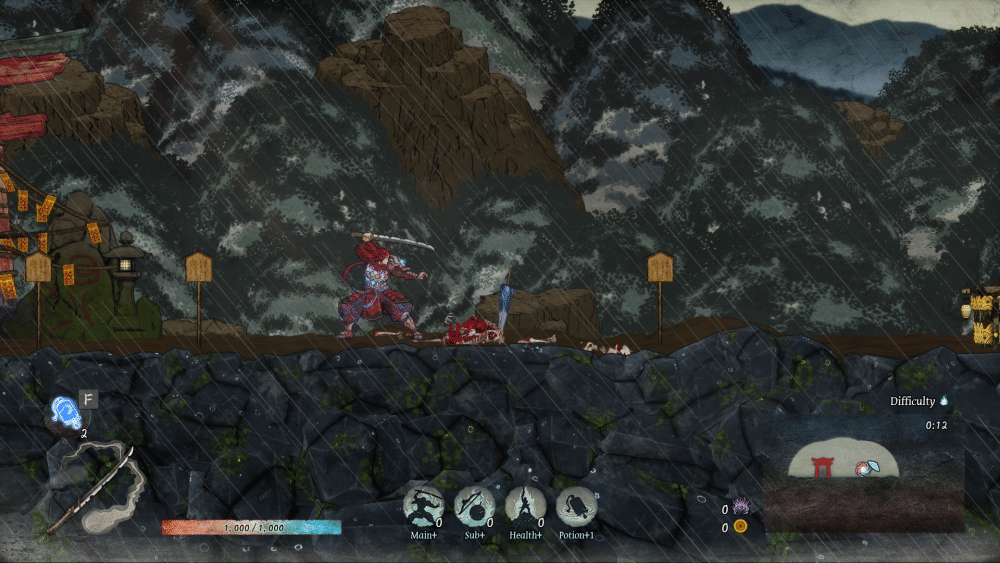Viewport: 1000px width, 563px height.
Task: Click the Difficulty flame indicator
Action: (x=943, y=401)
